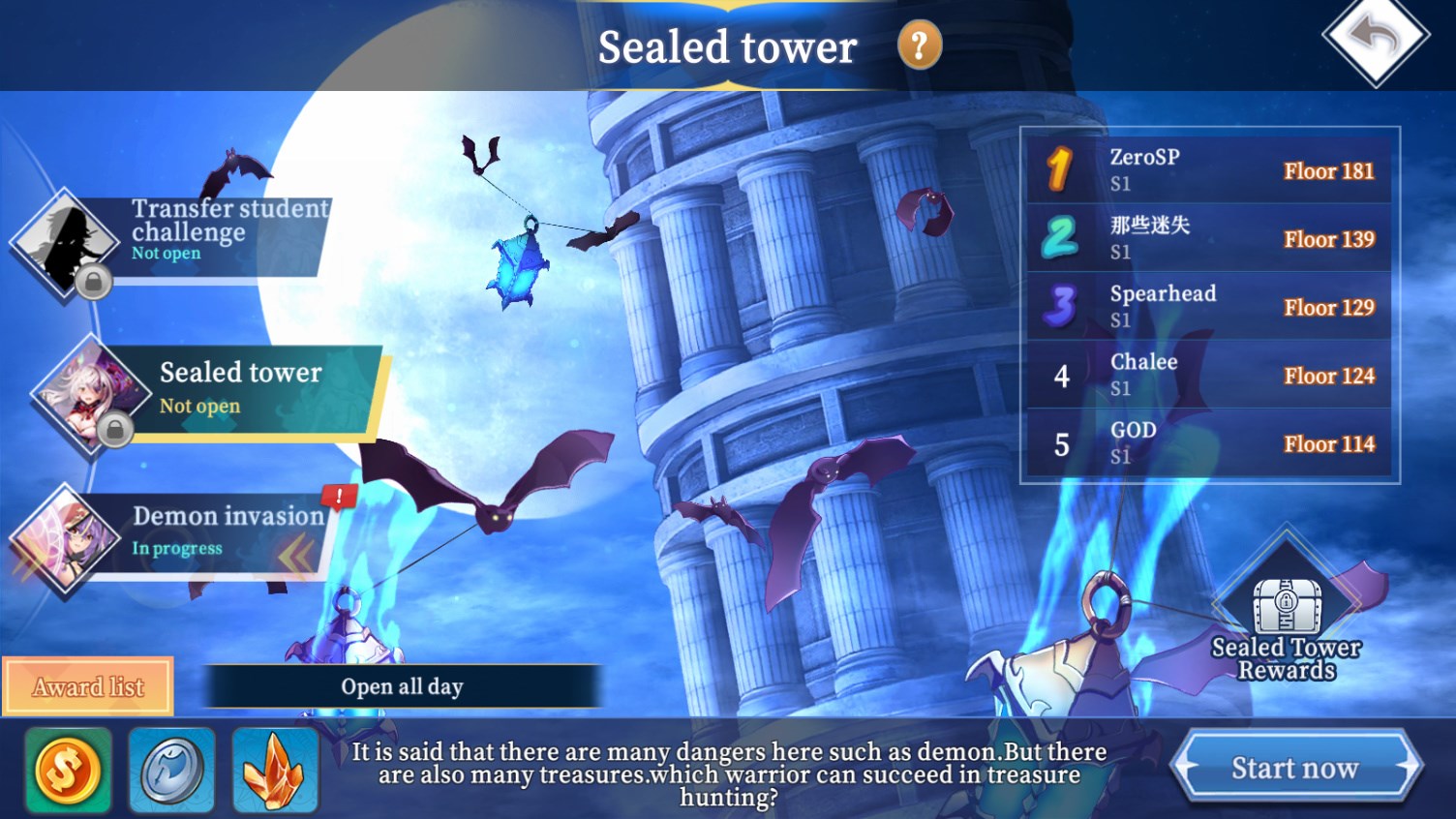View rank 1 player ZeroSP
This screenshot has height=819, width=1456.
coord(1209,170)
